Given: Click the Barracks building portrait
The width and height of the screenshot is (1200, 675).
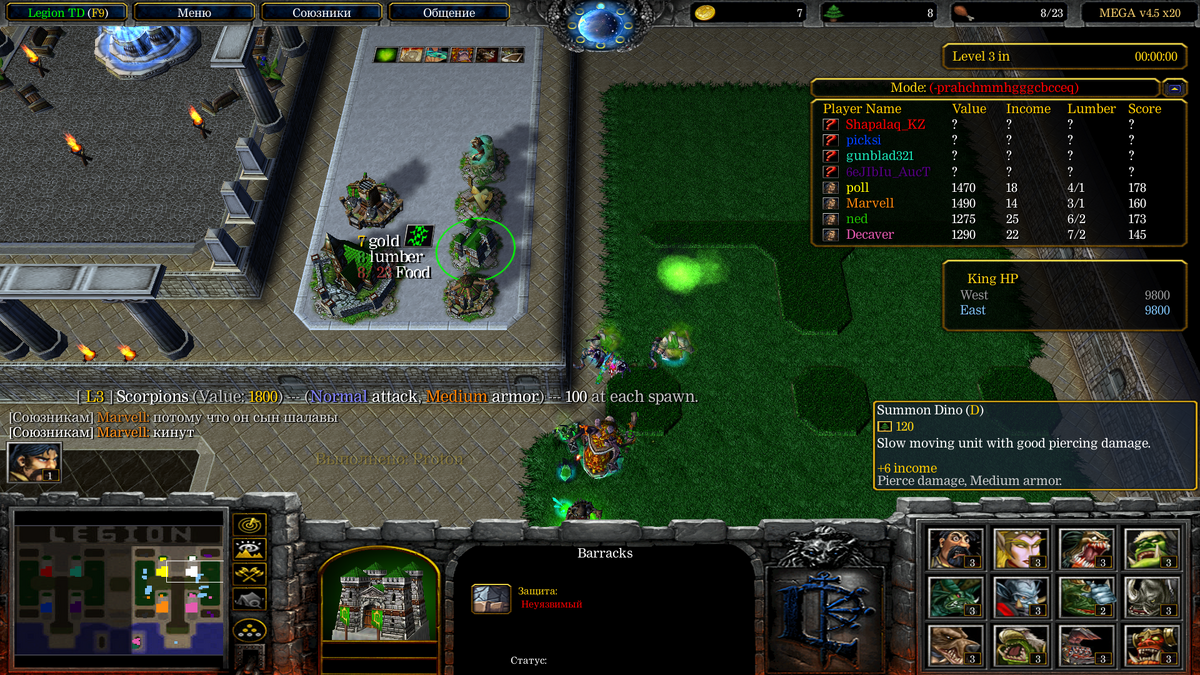Looking at the screenshot, I should (379, 599).
